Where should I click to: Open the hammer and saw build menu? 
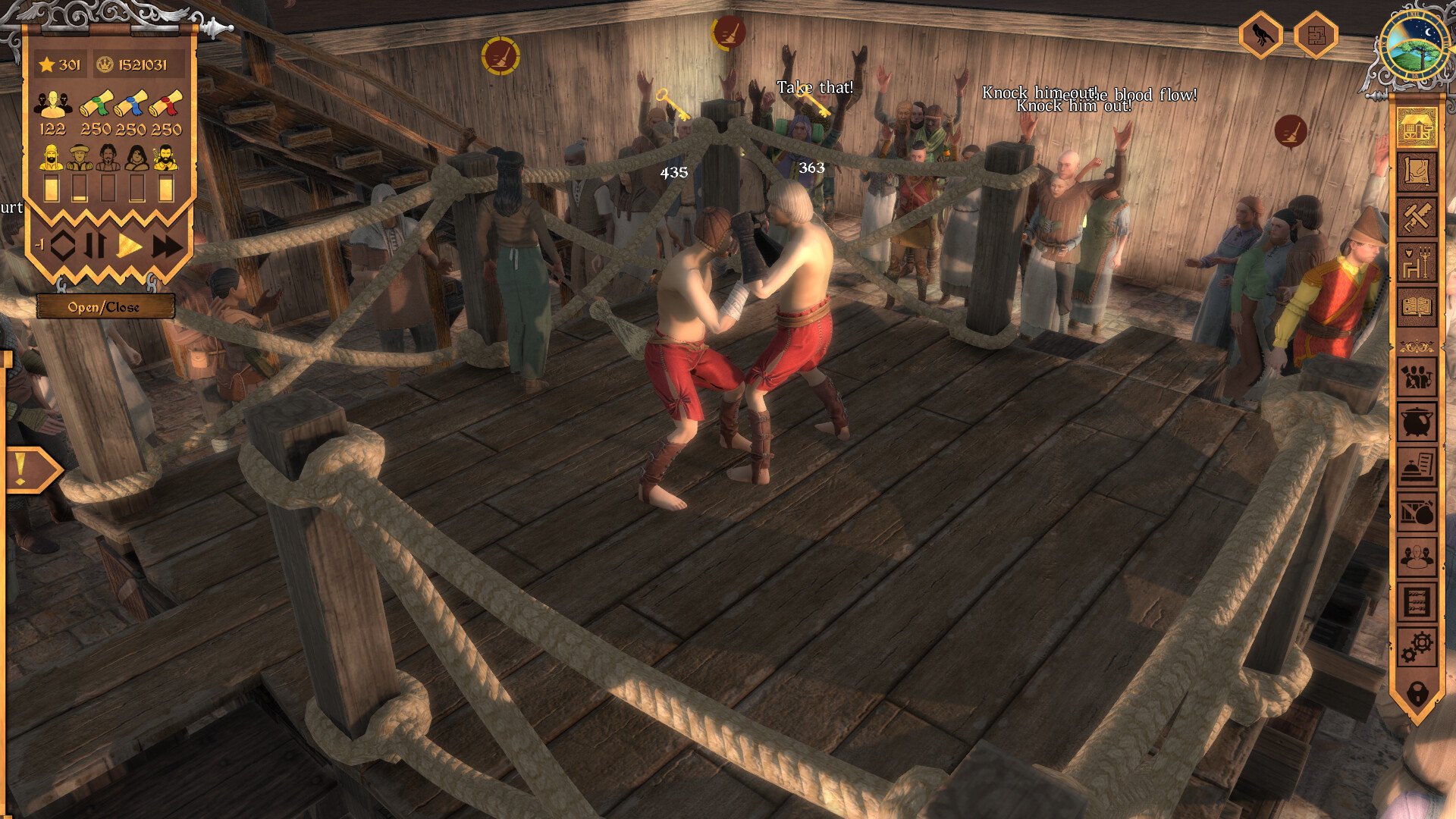(1416, 218)
